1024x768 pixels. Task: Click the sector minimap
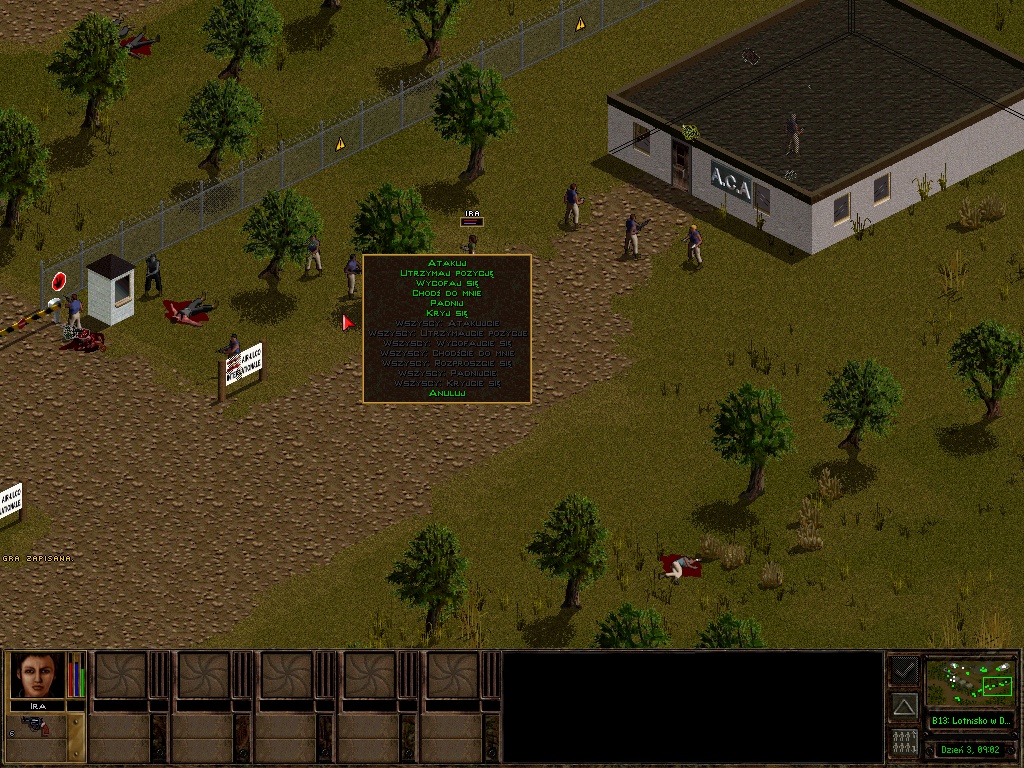(970, 681)
